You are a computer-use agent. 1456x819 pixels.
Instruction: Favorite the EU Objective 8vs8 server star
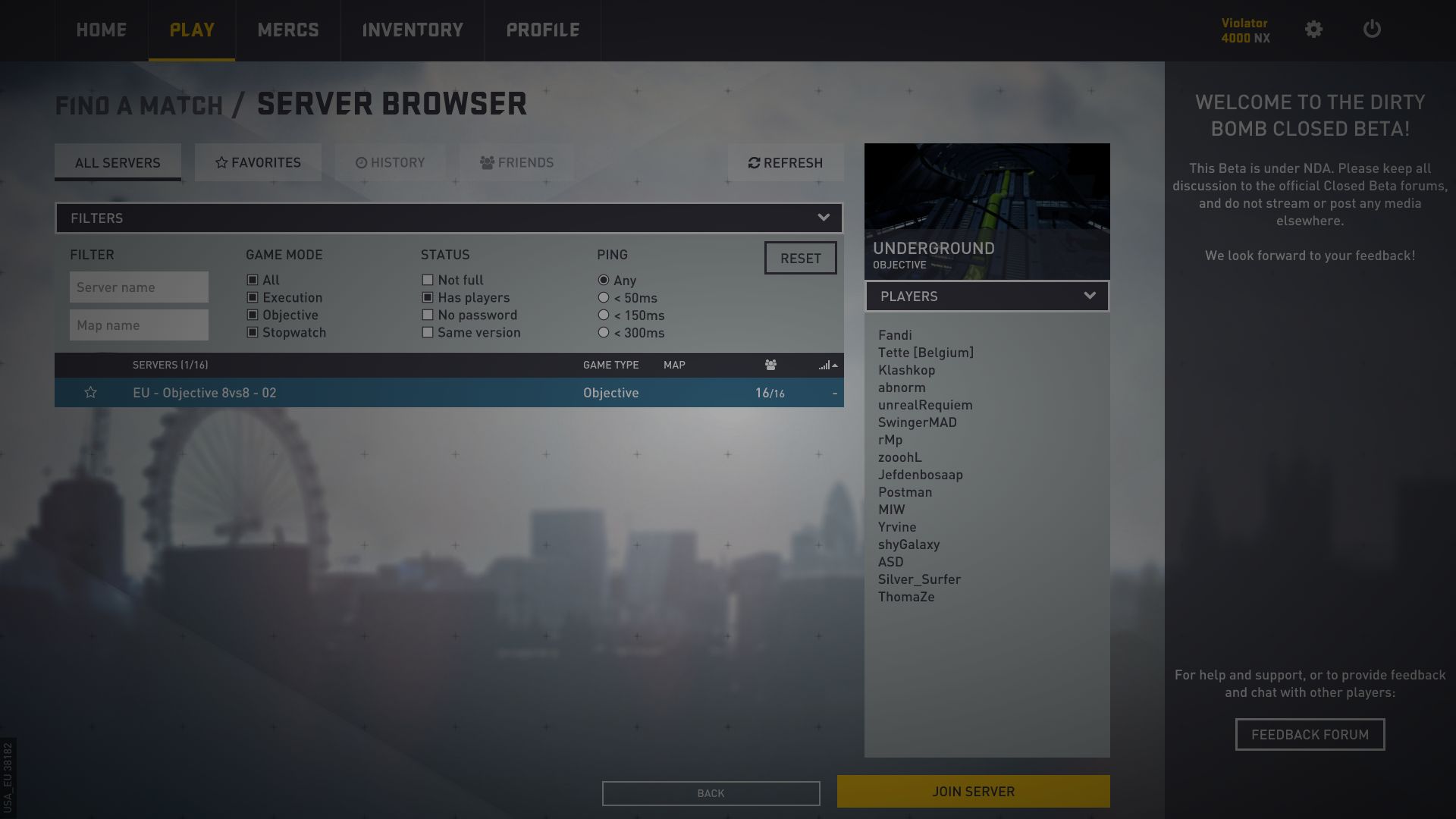(90, 393)
